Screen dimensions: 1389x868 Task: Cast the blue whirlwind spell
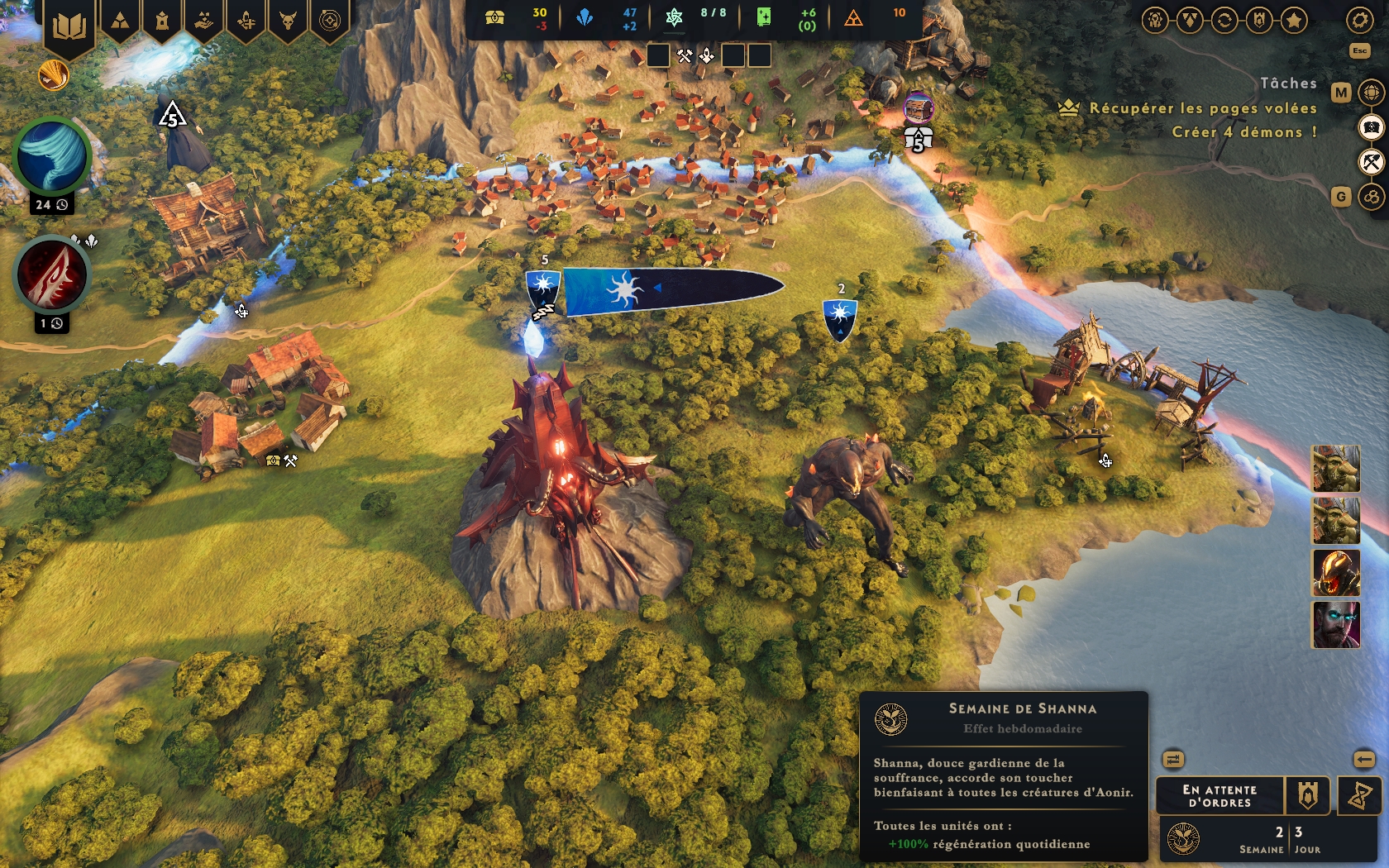click(x=51, y=156)
